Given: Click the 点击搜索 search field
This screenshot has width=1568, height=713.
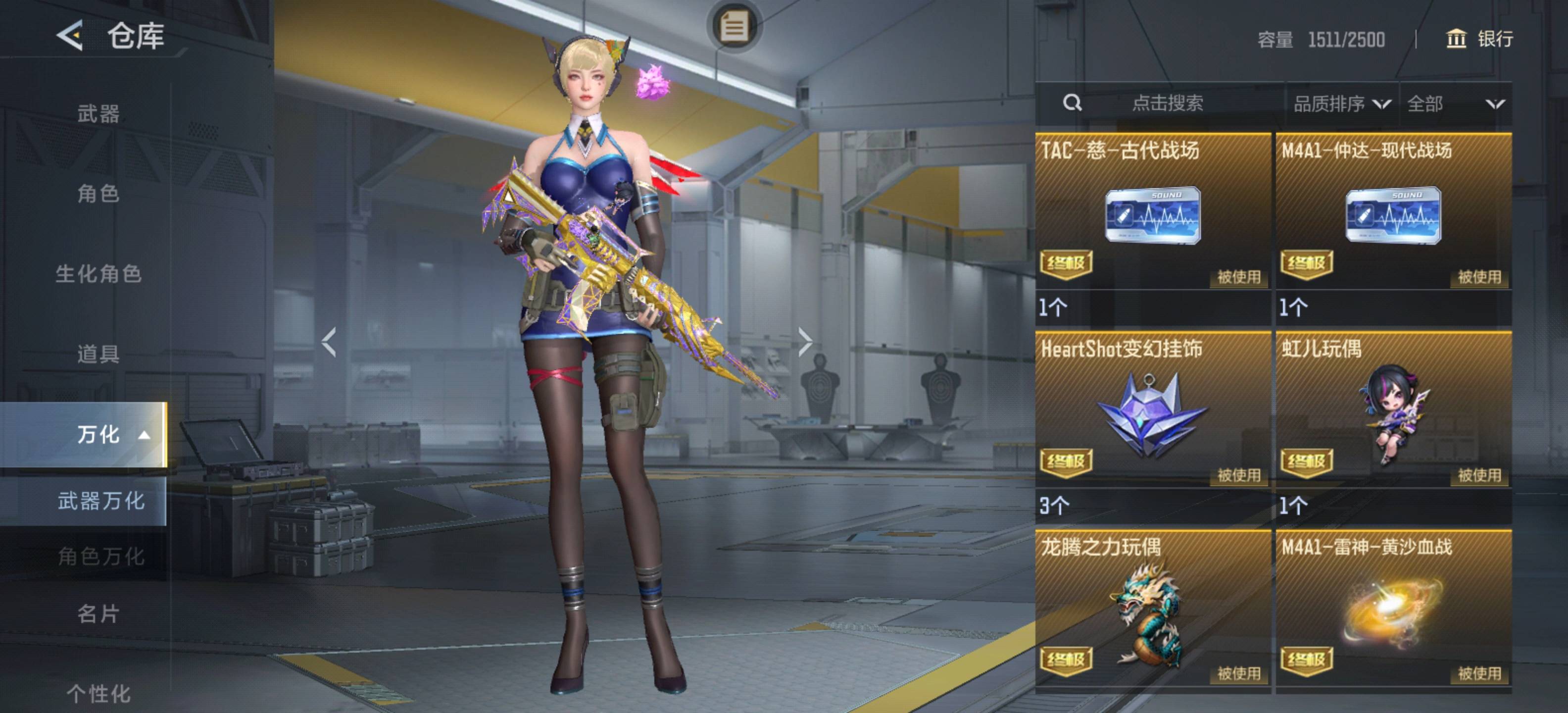Looking at the screenshot, I should tap(1167, 103).
